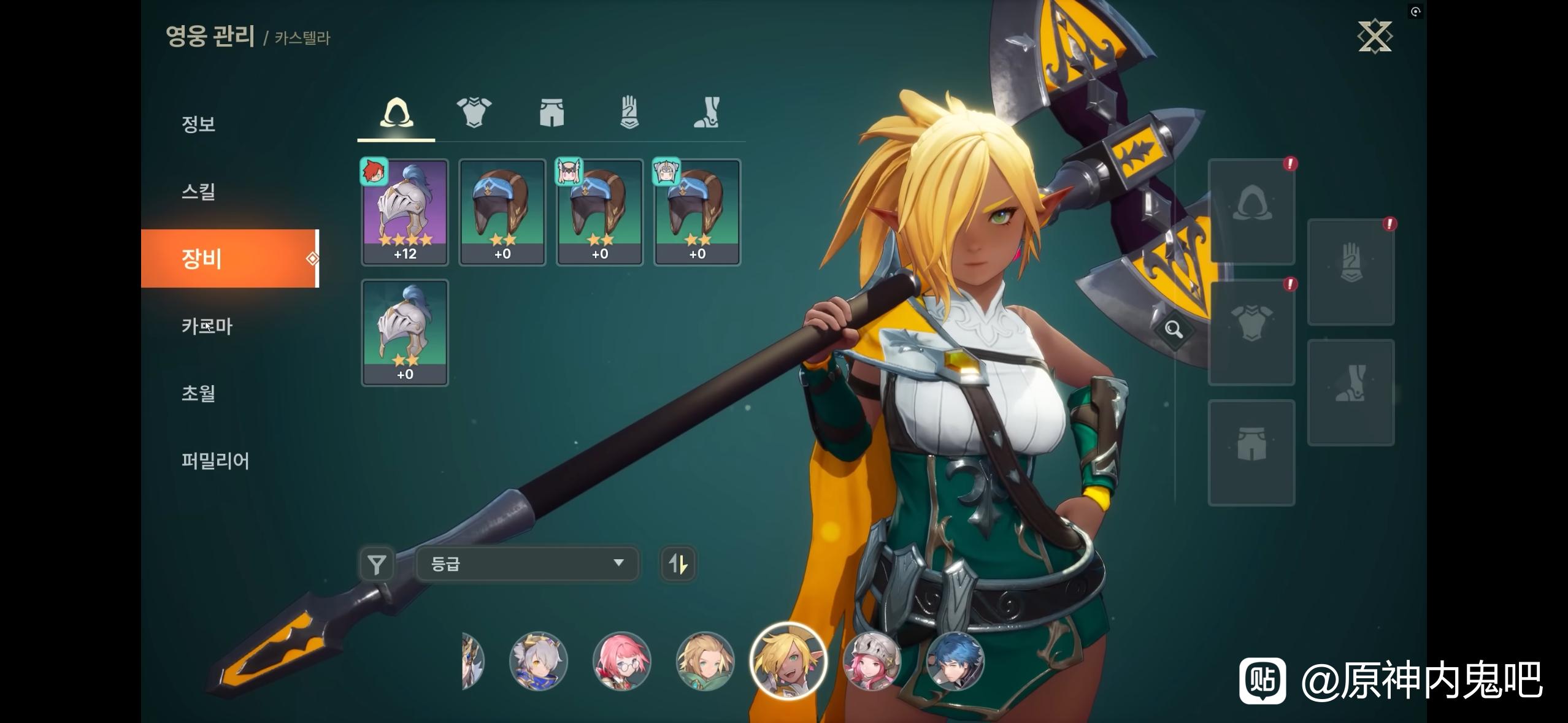
Task: Show the pants equipment tab
Action: pos(551,113)
